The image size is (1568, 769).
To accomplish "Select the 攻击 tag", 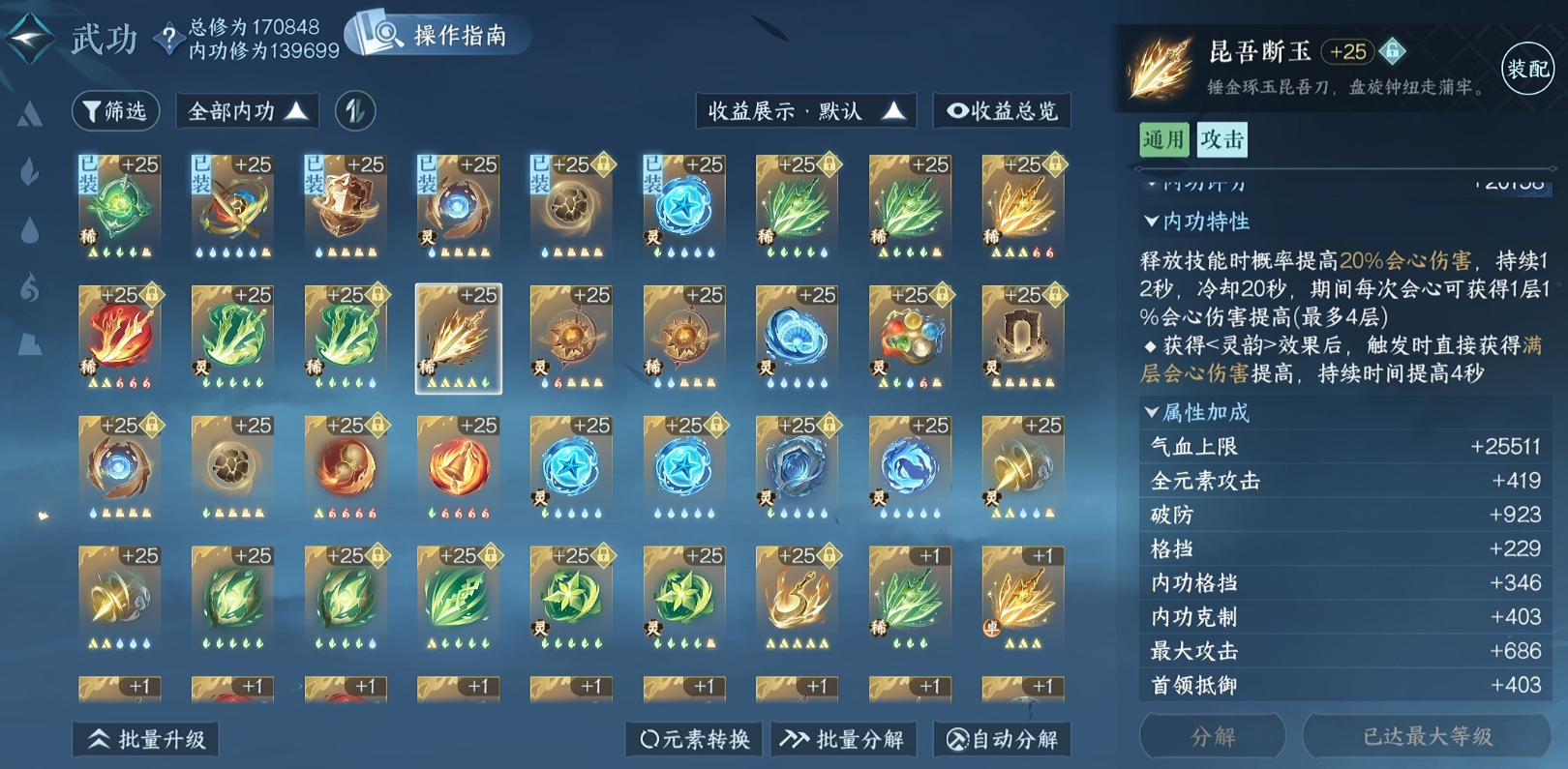I will (x=1222, y=140).
